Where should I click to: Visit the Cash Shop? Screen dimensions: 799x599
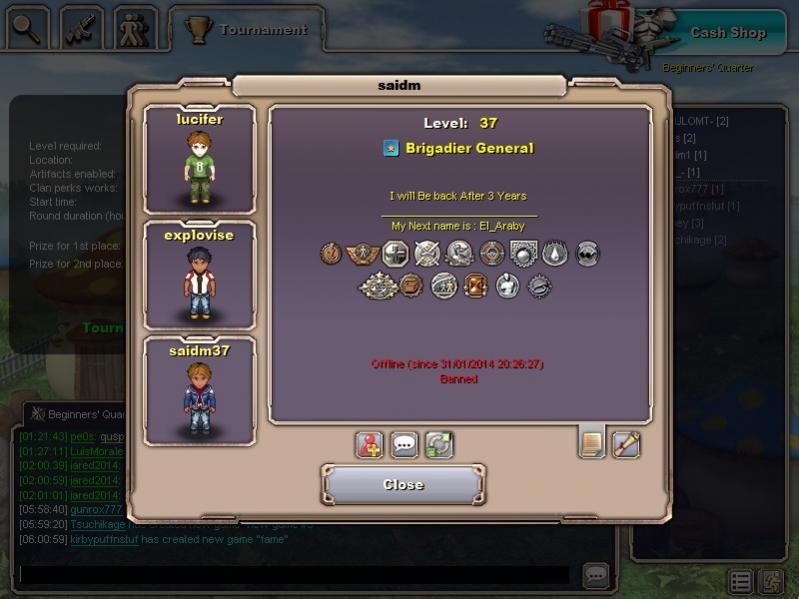coord(727,32)
